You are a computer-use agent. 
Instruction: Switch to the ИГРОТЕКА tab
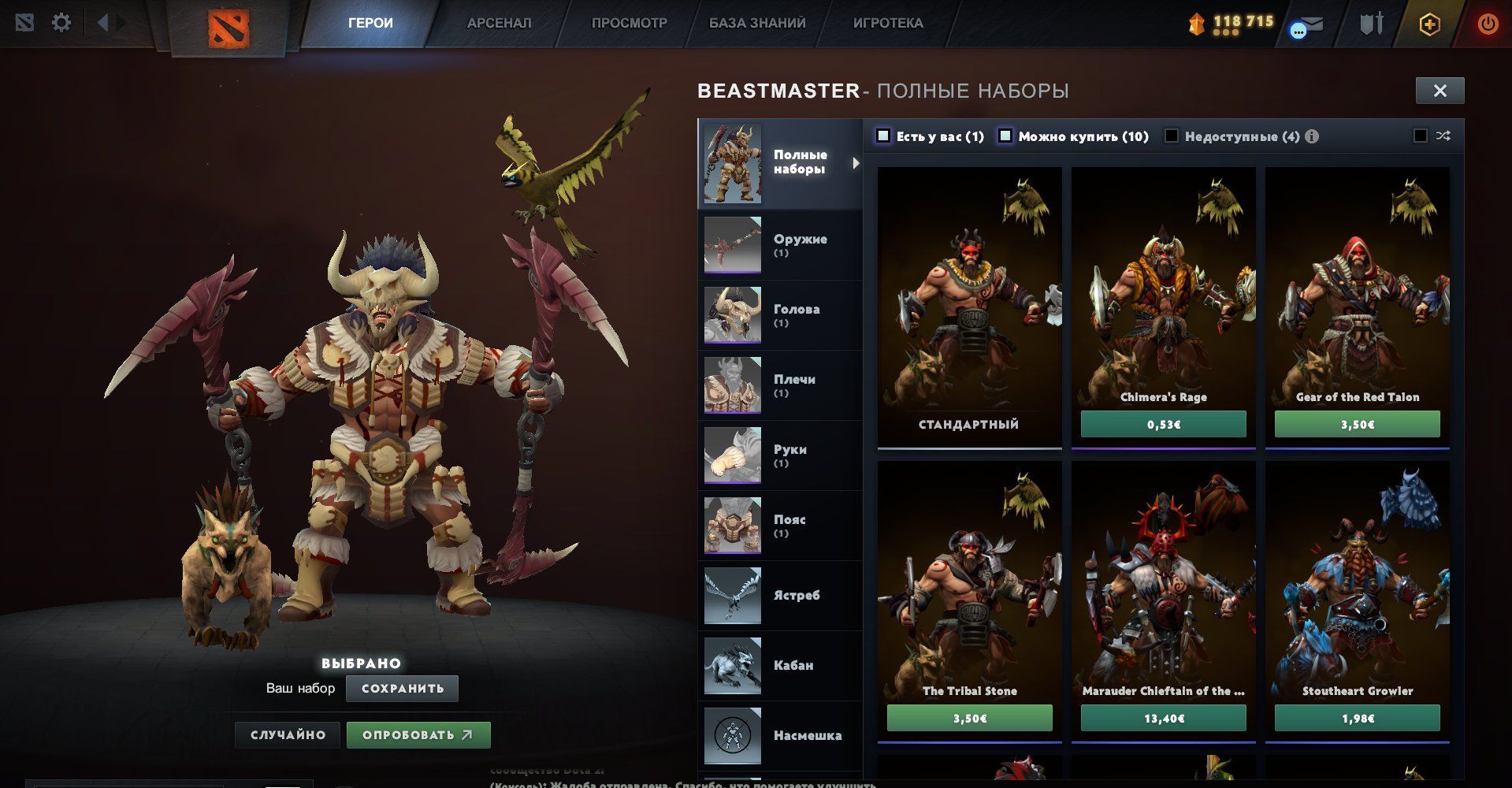887,23
